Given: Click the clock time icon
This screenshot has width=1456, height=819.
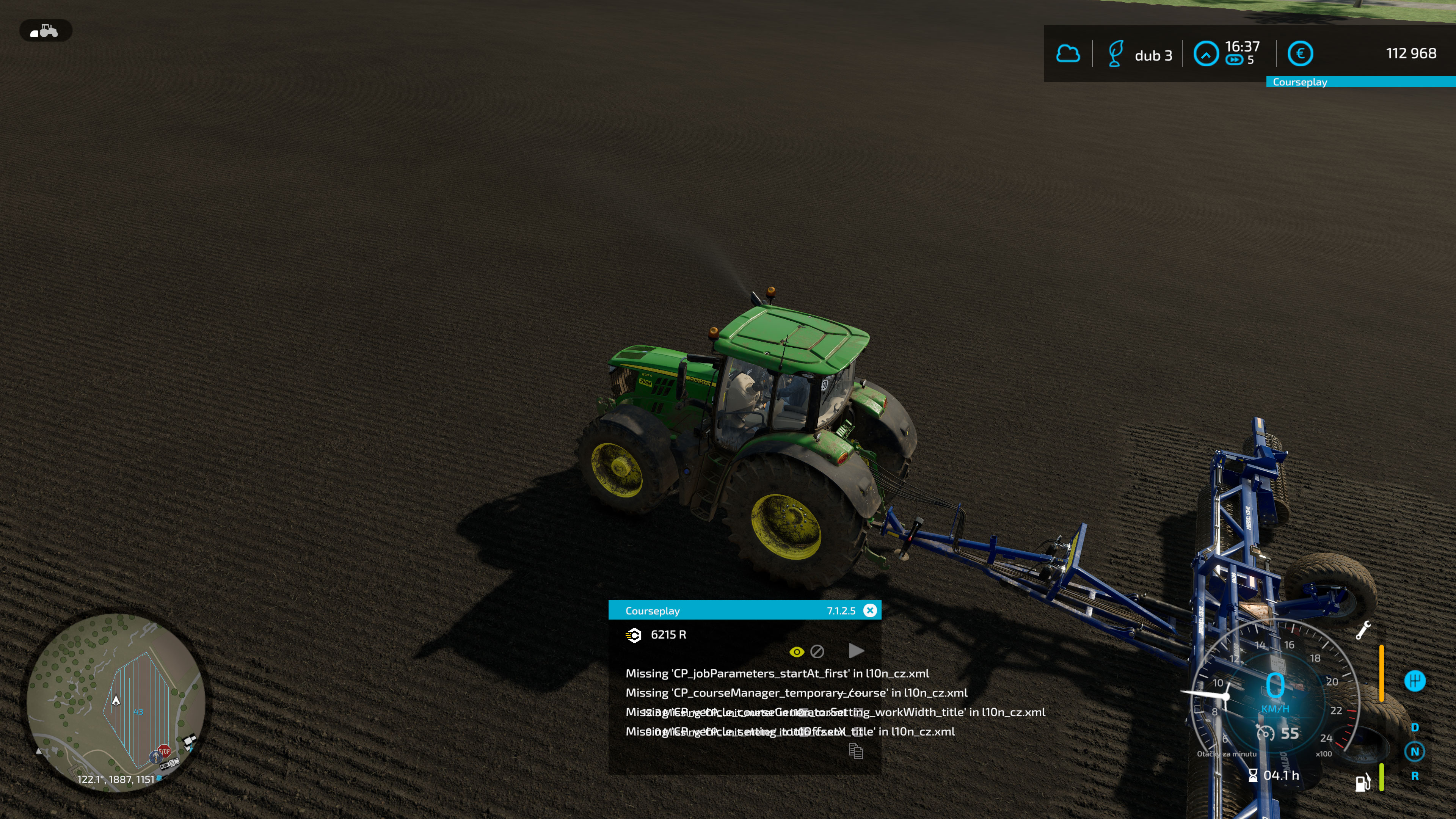Looking at the screenshot, I should (1206, 54).
